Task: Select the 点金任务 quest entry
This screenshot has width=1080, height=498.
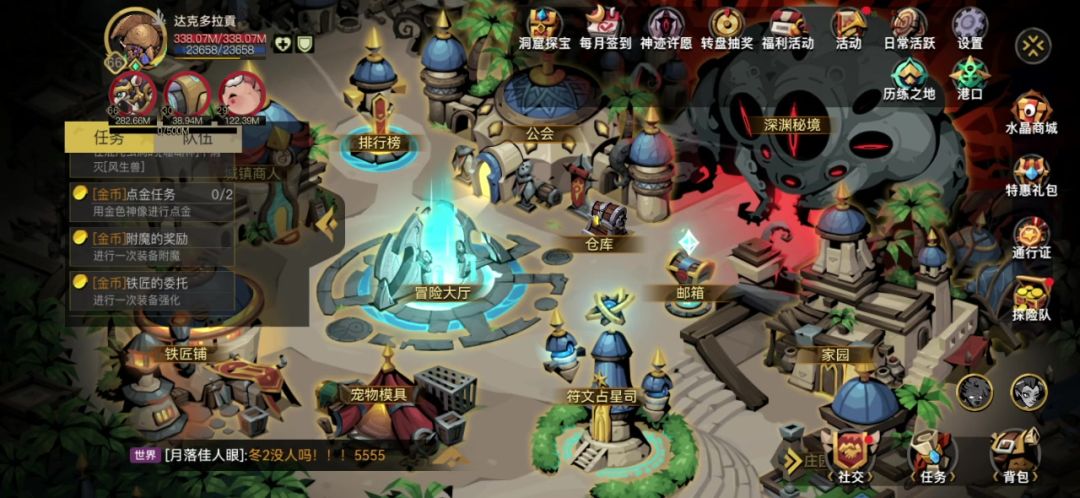Action: (x=150, y=201)
